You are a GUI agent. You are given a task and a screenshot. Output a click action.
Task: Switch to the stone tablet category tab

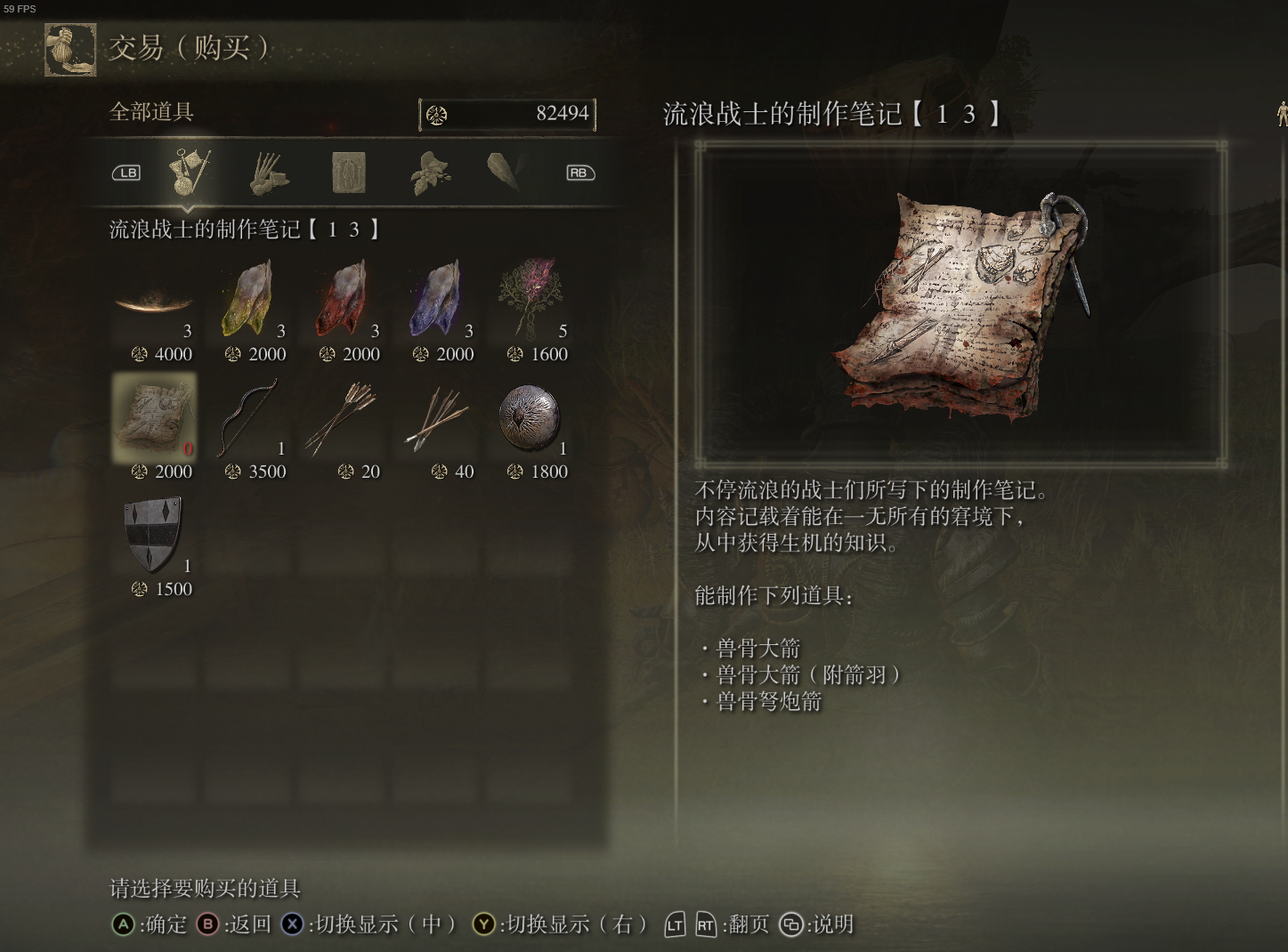click(x=348, y=173)
